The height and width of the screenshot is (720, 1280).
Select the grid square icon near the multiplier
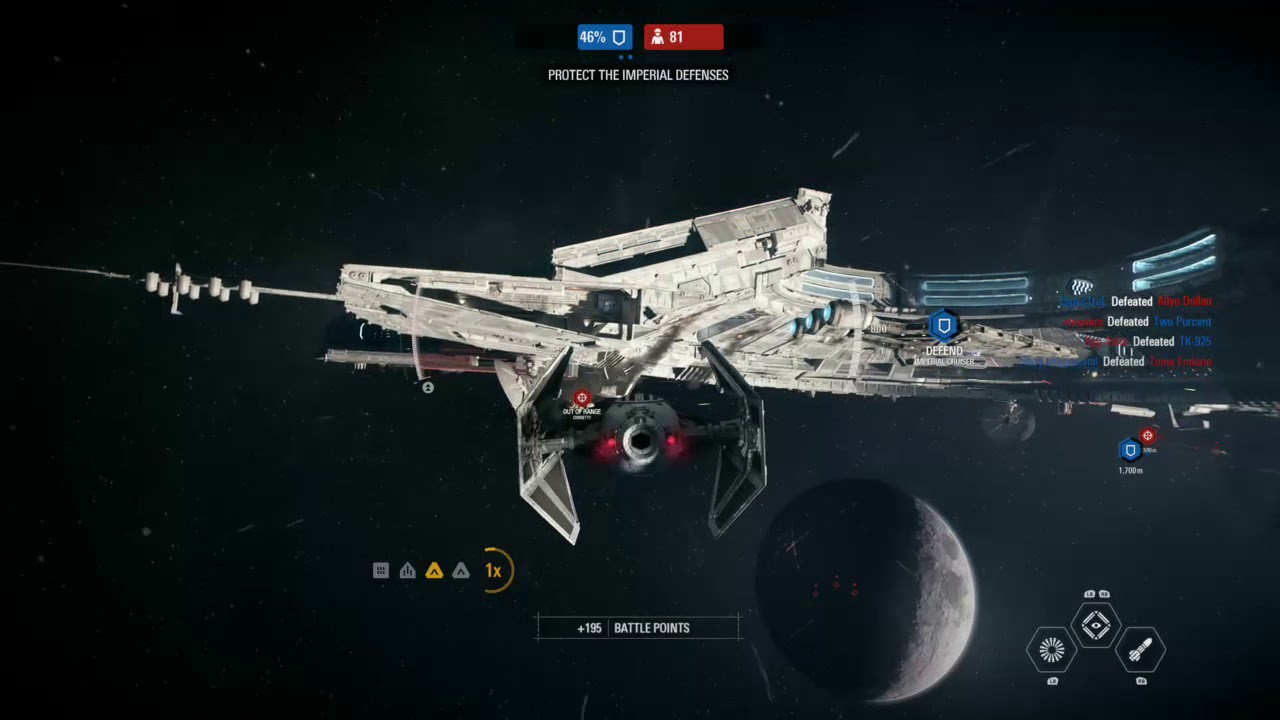[381, 571]
